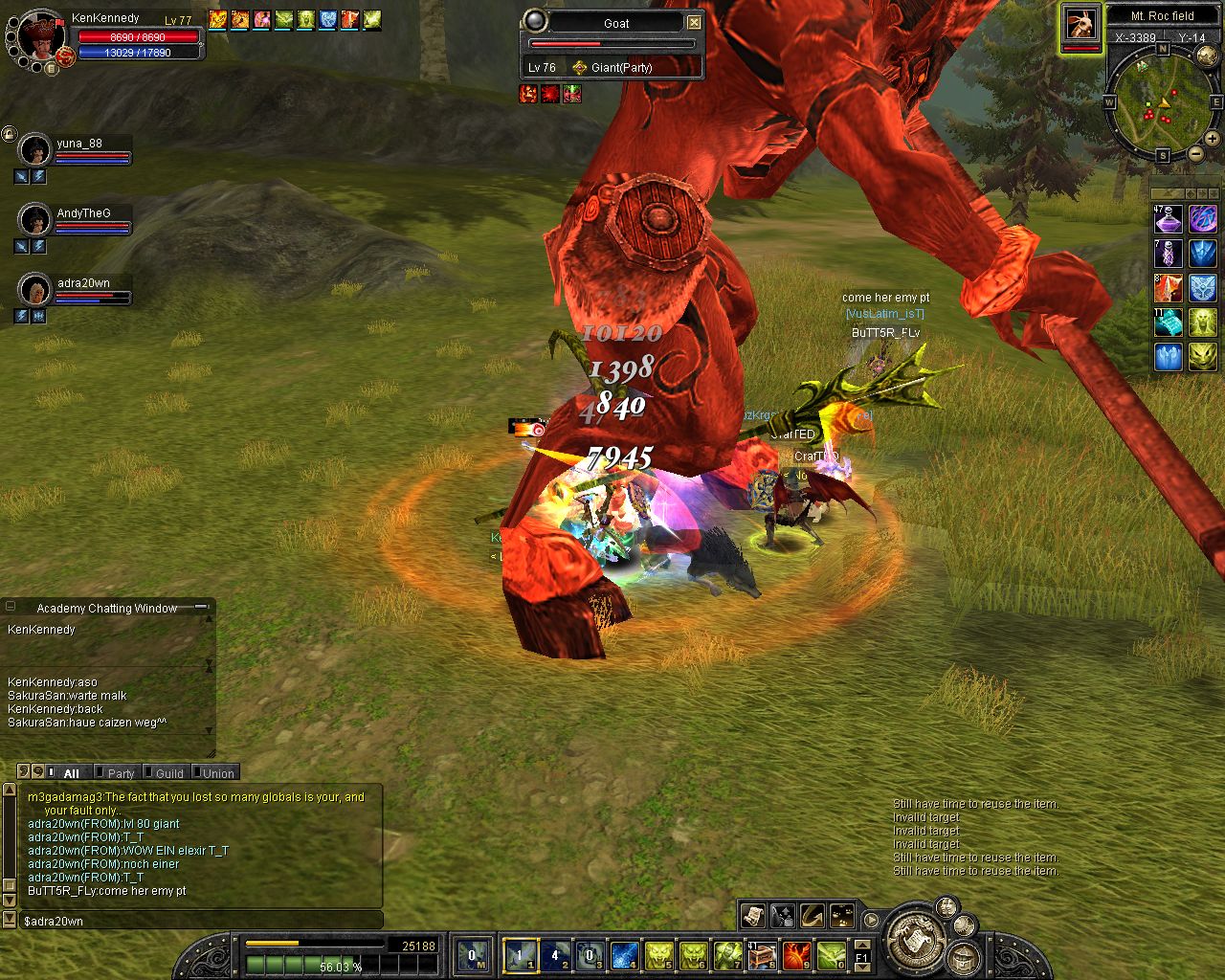Zoom out the minimap with minus button
Image resolution: width=1225 pixels, height=980 pixels.
pyautogui.click(x=1195, y=153)
